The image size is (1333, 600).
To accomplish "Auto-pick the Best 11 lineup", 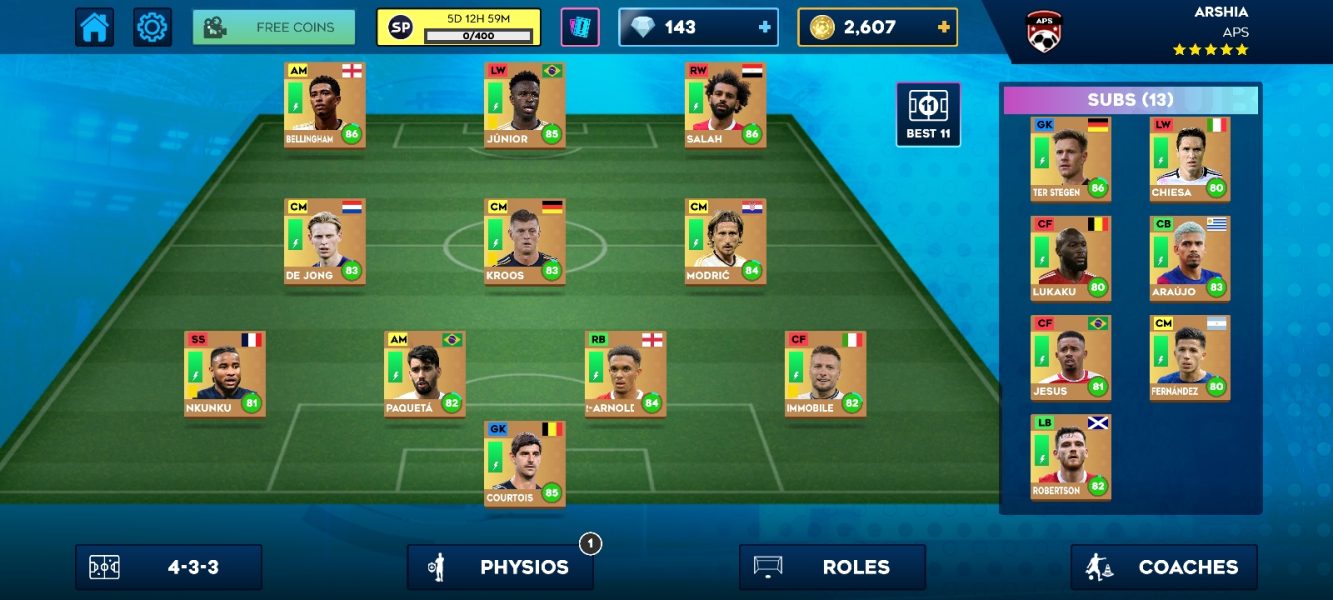I will [x=928, y=114].
